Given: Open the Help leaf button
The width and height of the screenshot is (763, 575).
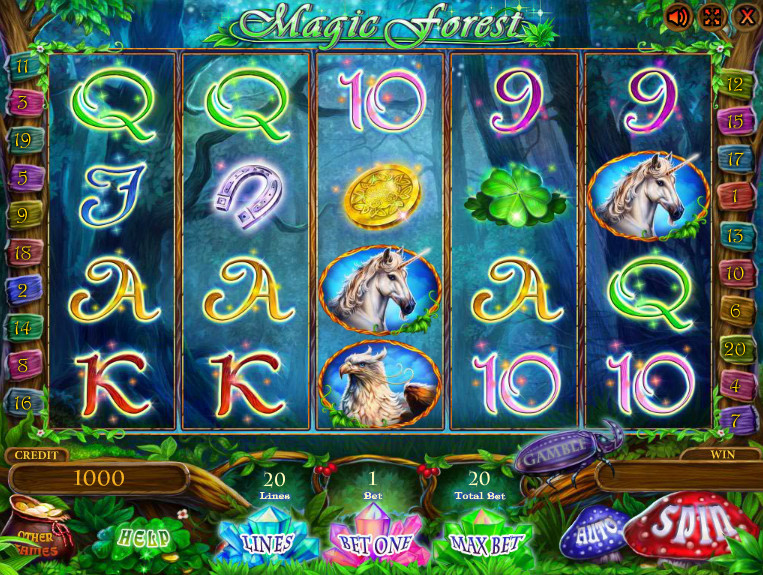Looking at the screenshot, I should pos(144,536).
